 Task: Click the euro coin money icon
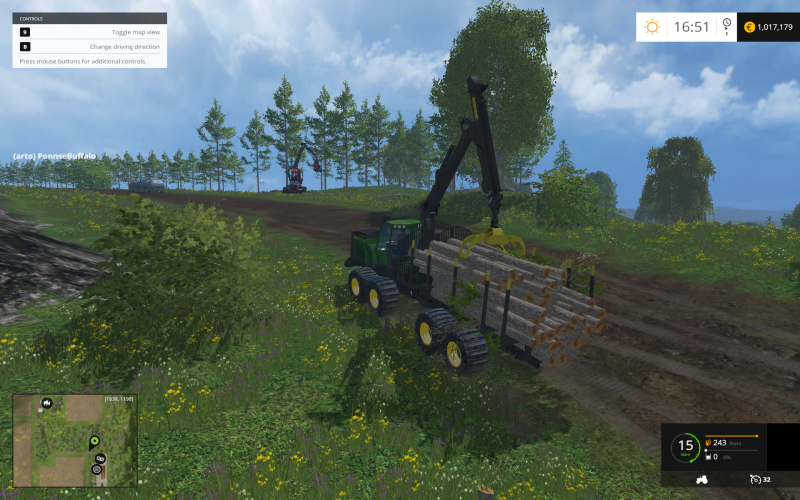[748, 27]
